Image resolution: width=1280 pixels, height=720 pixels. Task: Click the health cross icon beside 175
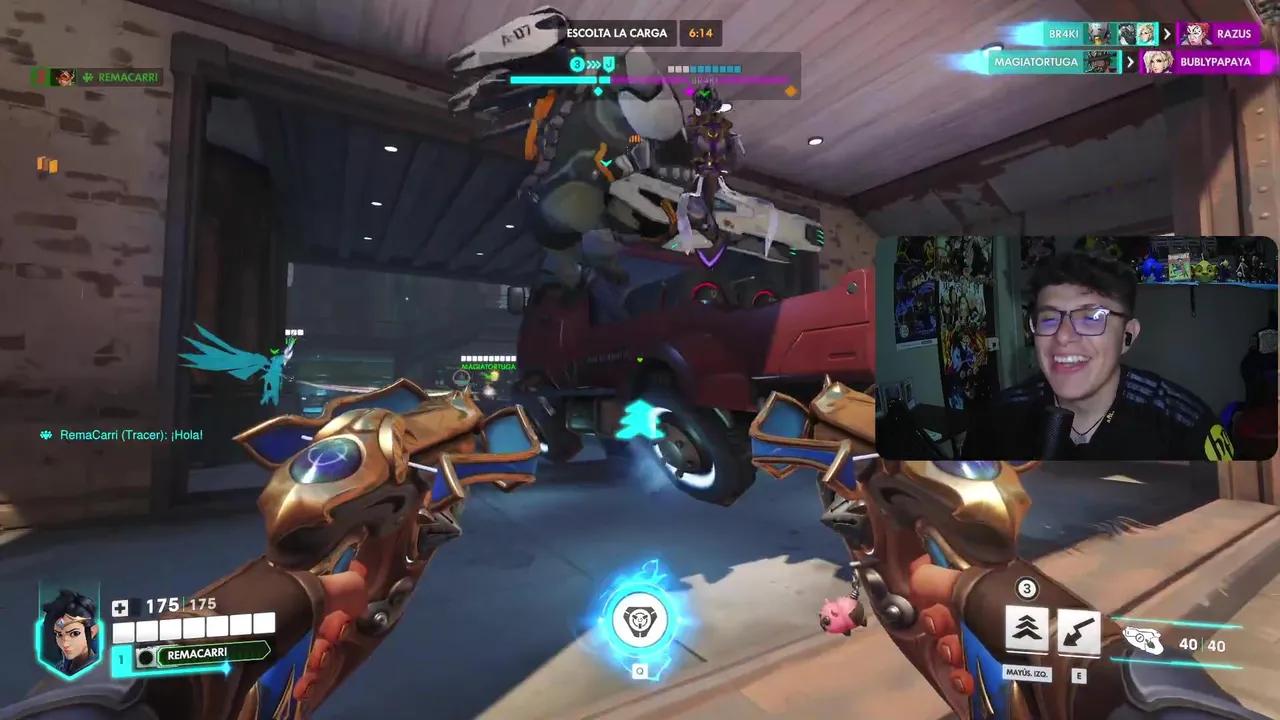point(120,606)
